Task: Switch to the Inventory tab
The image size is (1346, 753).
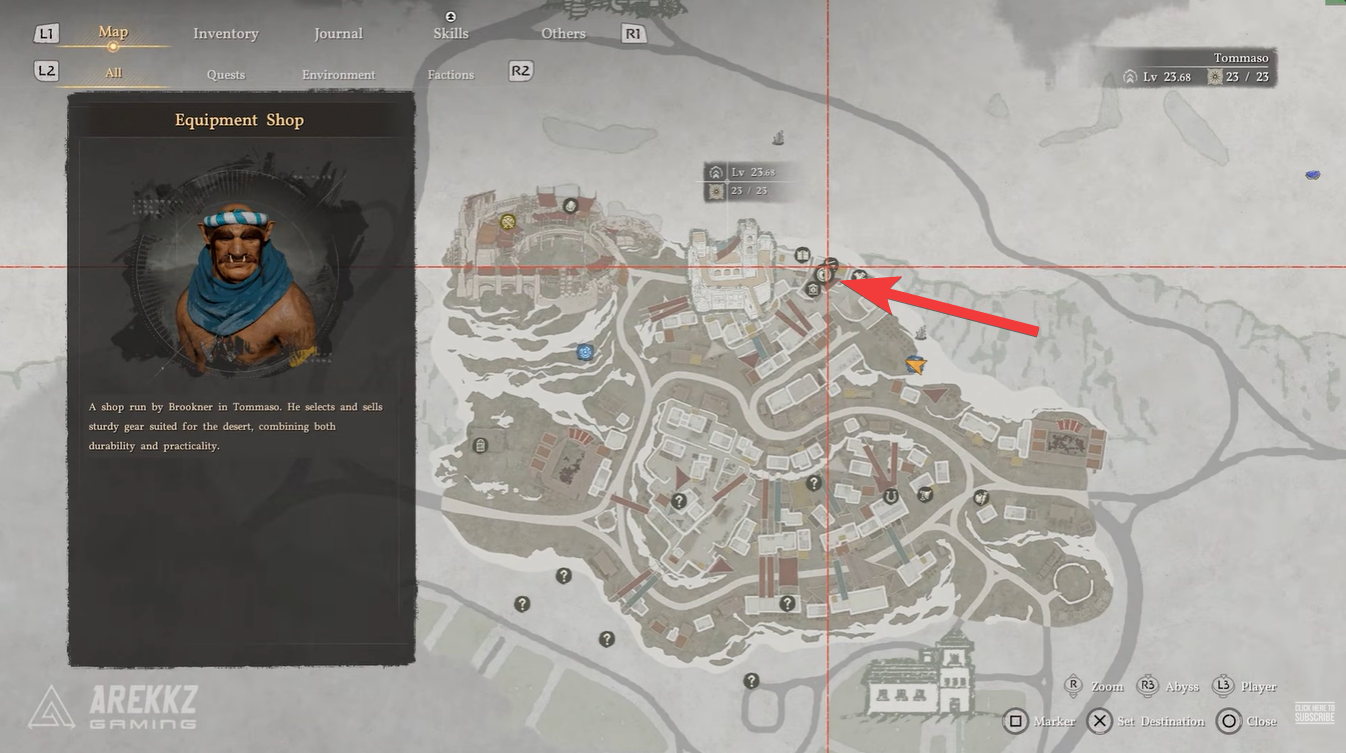Action: tap(225, 34)
